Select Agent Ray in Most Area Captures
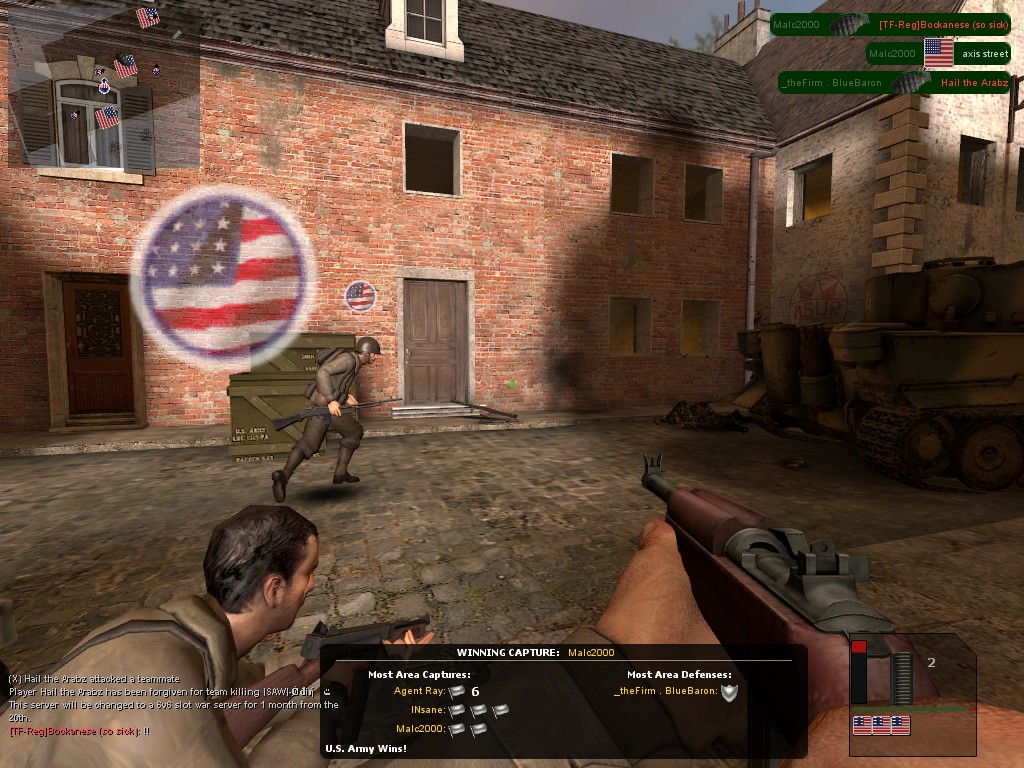This screenshot has height=768, width=1024. tap(420, 691)
